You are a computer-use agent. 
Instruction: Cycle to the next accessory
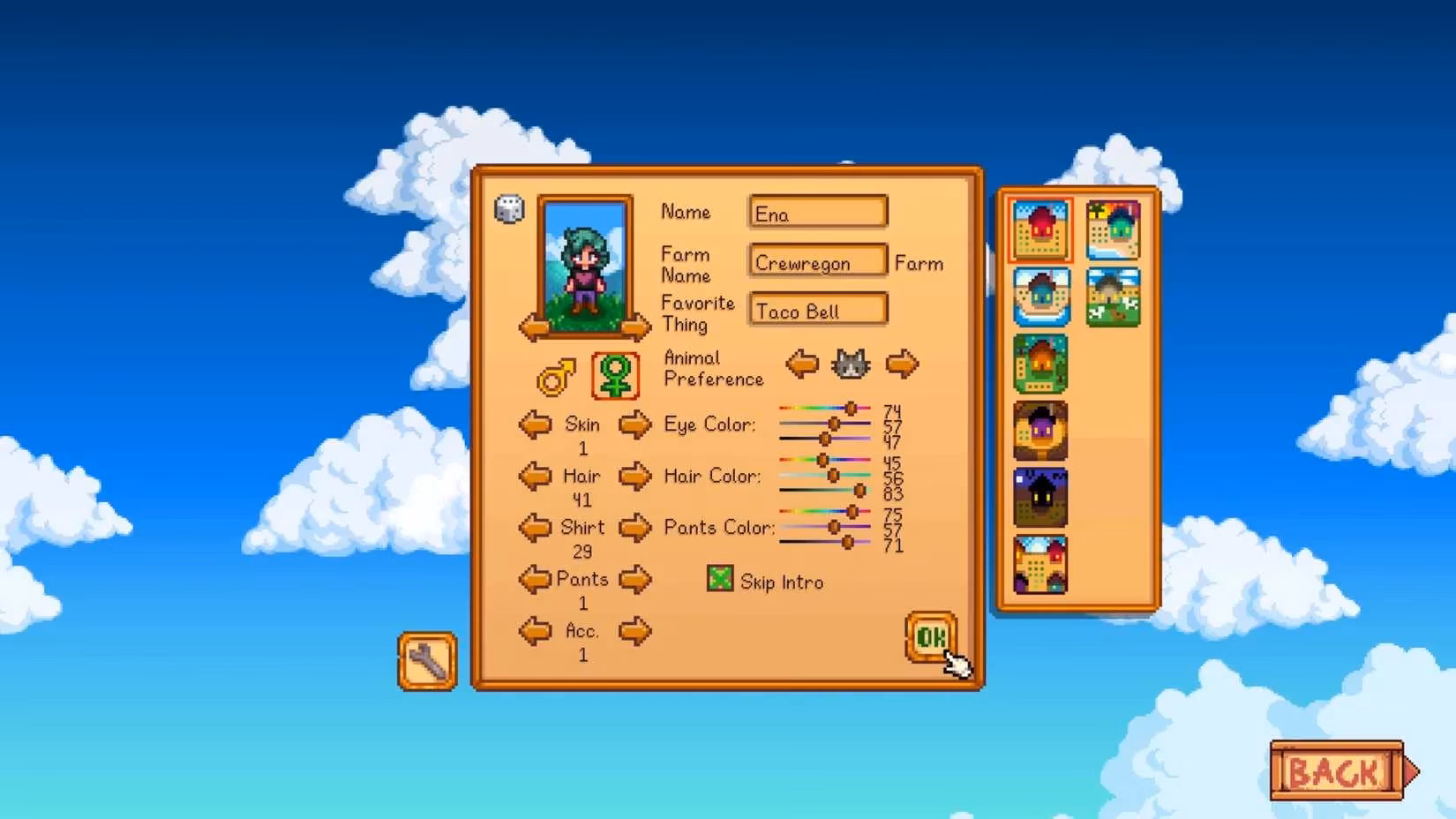(x=634, y=631)
